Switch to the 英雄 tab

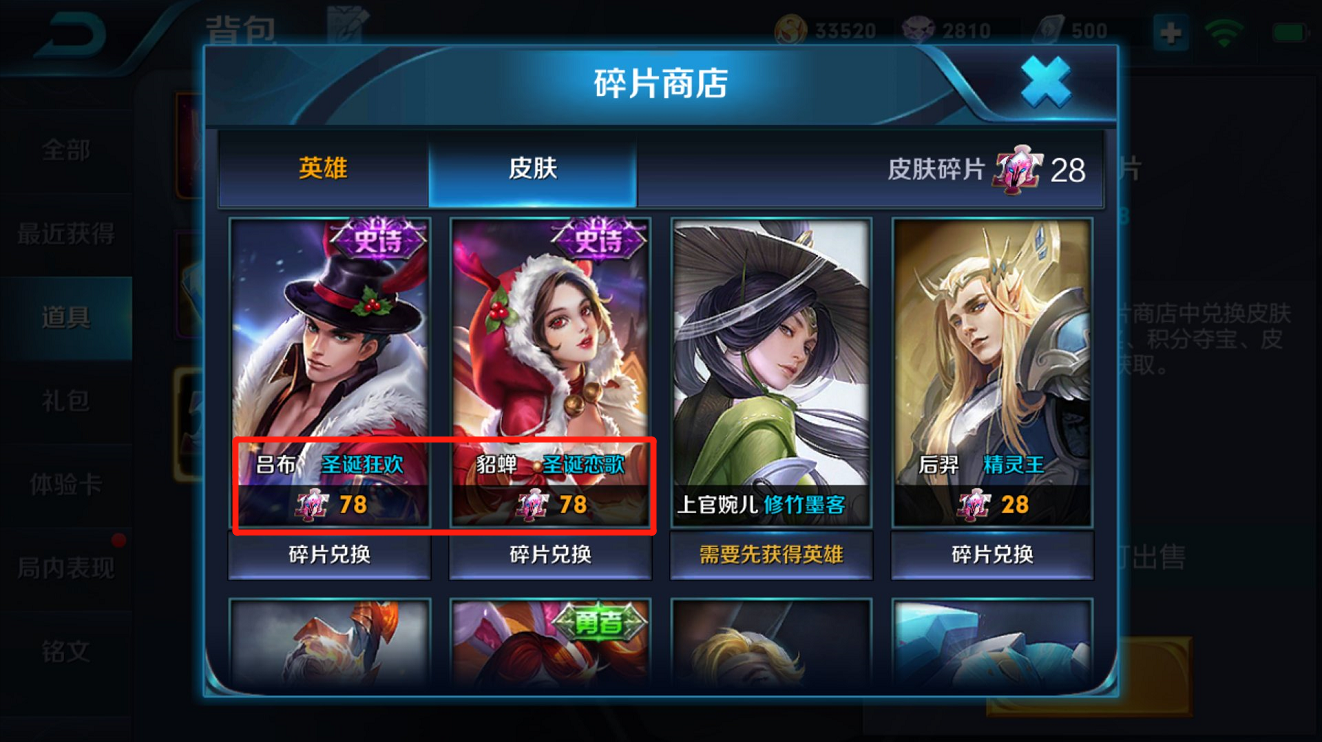point(321,168)
